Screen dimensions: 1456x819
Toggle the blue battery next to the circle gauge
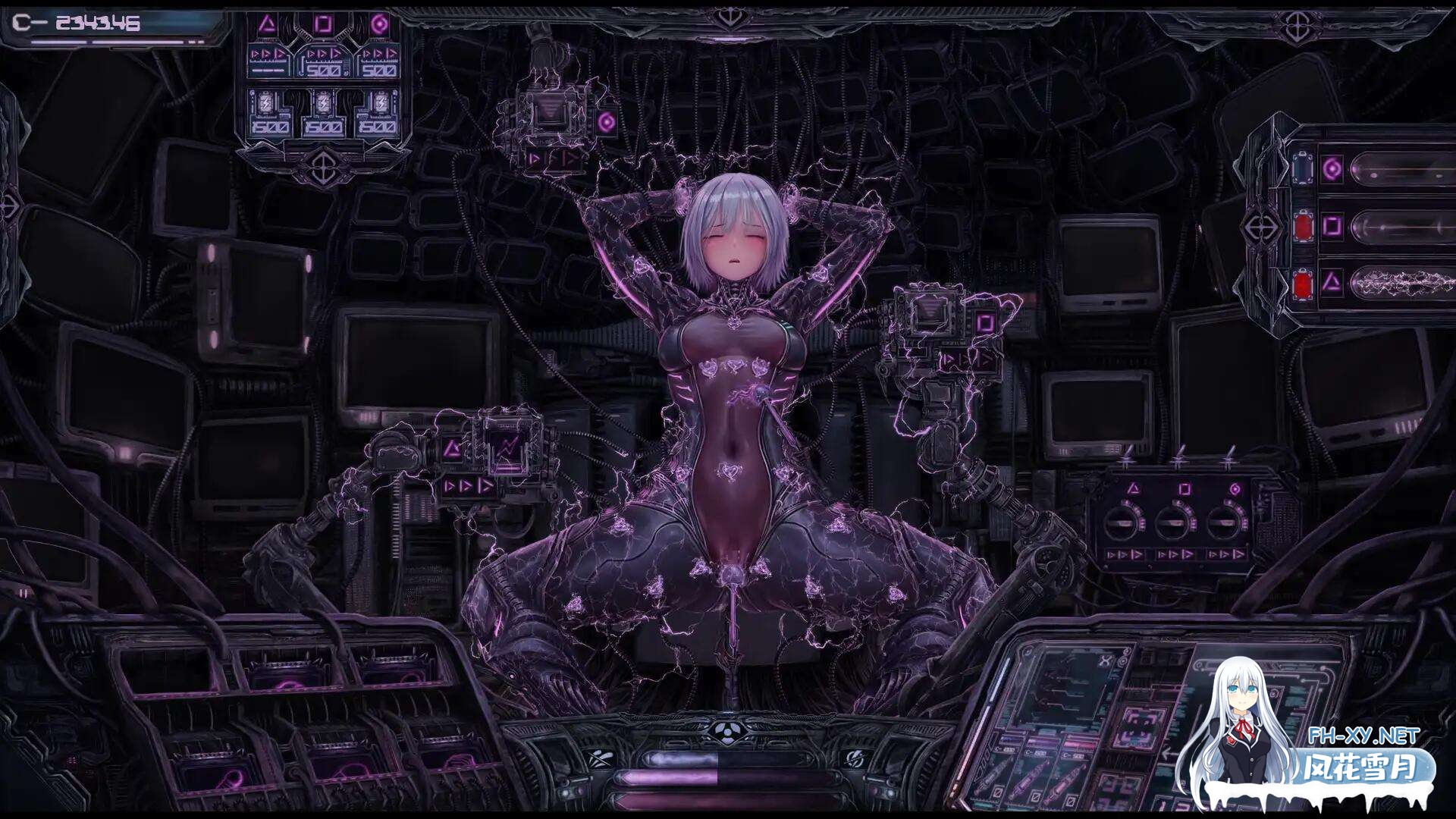(x=1302, y=168)
